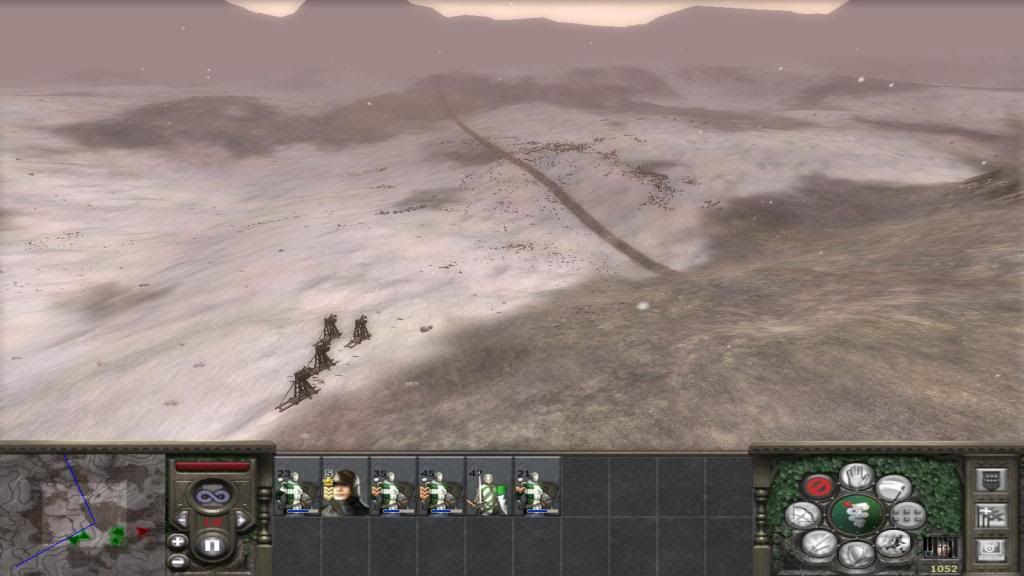This screenshot has height=576, width=1024.
Task: Select the unit card with 35 soldiers
Action: [393, 486]
